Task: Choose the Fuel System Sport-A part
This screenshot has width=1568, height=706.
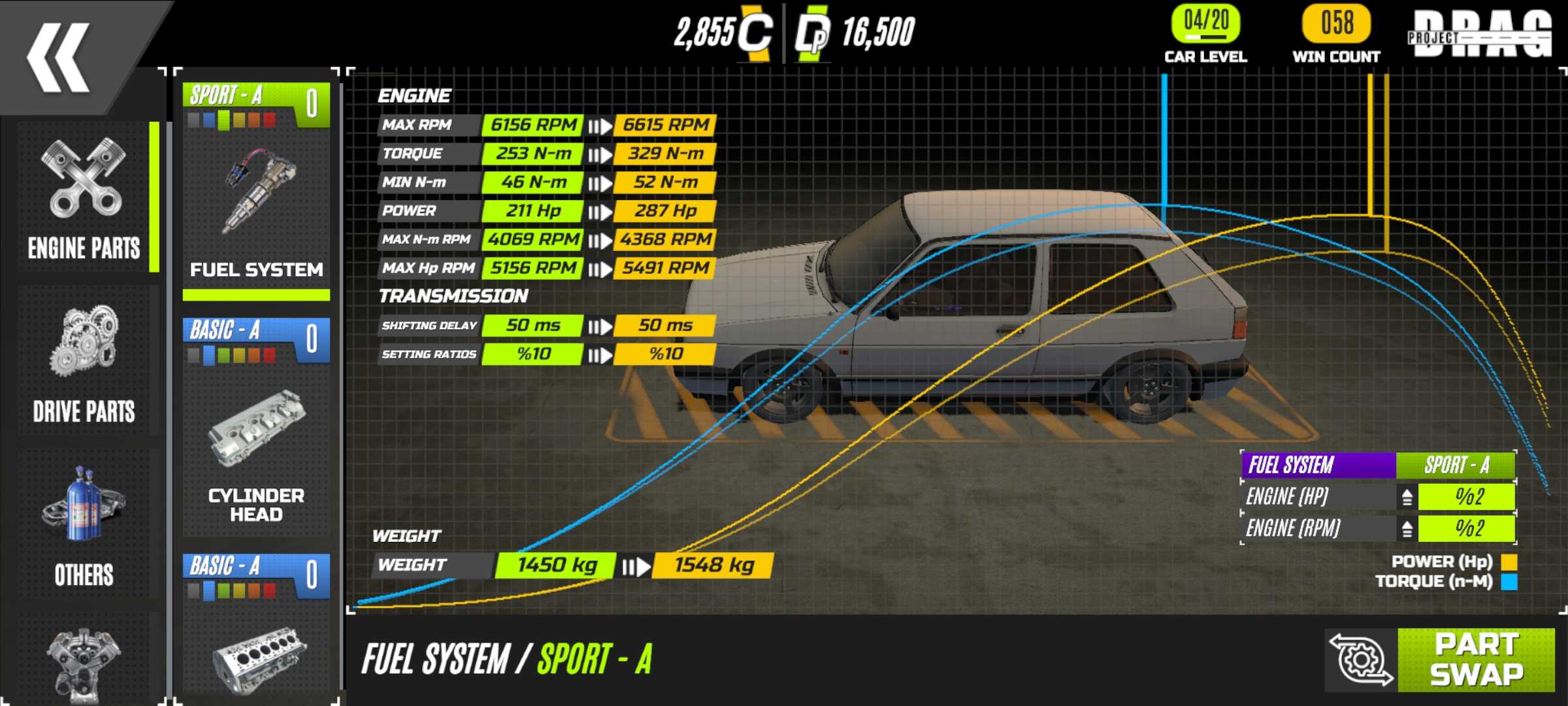Action: (256, 190)
